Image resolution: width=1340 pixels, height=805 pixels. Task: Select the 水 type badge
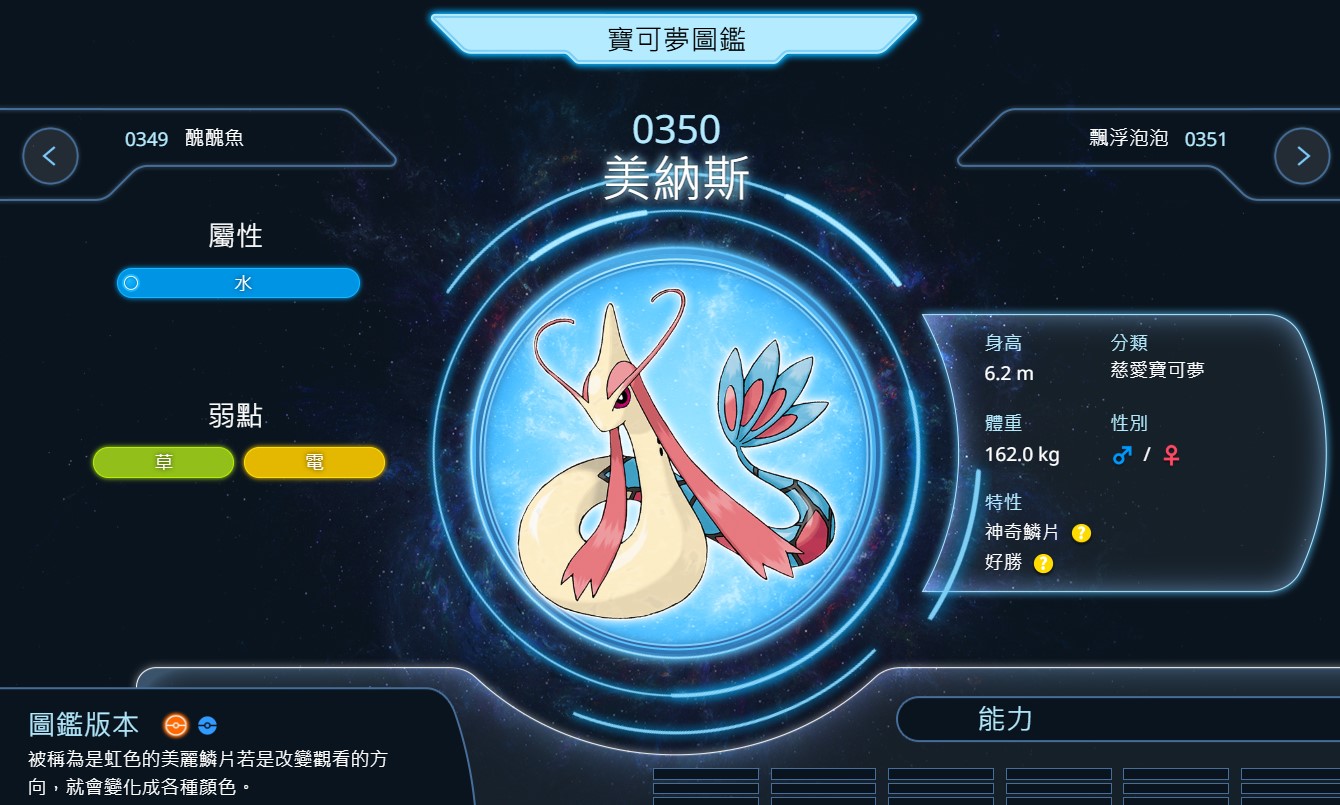(238, 283)
